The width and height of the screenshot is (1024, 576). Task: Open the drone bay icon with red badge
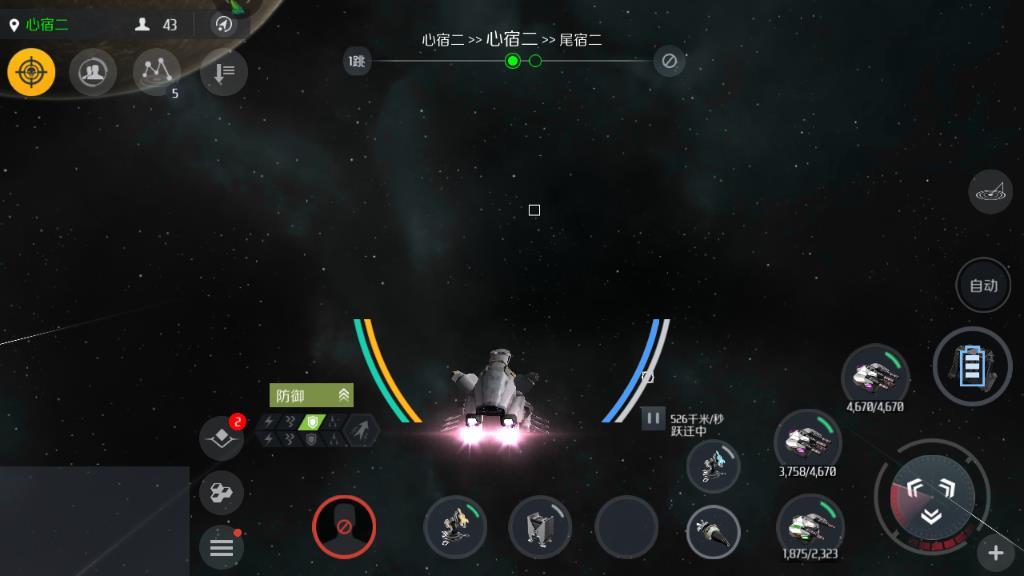pyautogui.click(x=221, y=437)
